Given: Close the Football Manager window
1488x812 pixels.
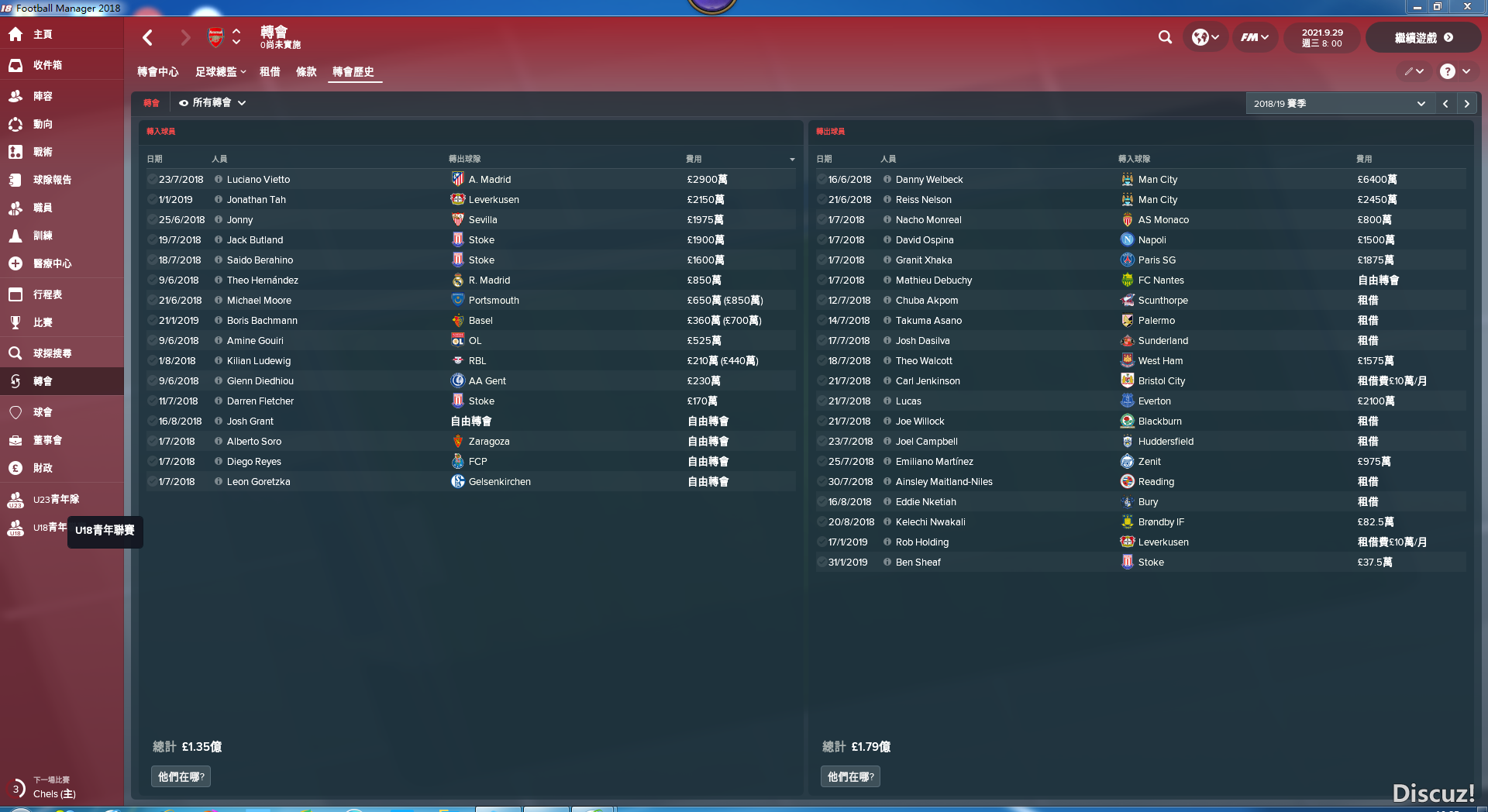Looking at the screenshot, I should [x=1467, y=7].
